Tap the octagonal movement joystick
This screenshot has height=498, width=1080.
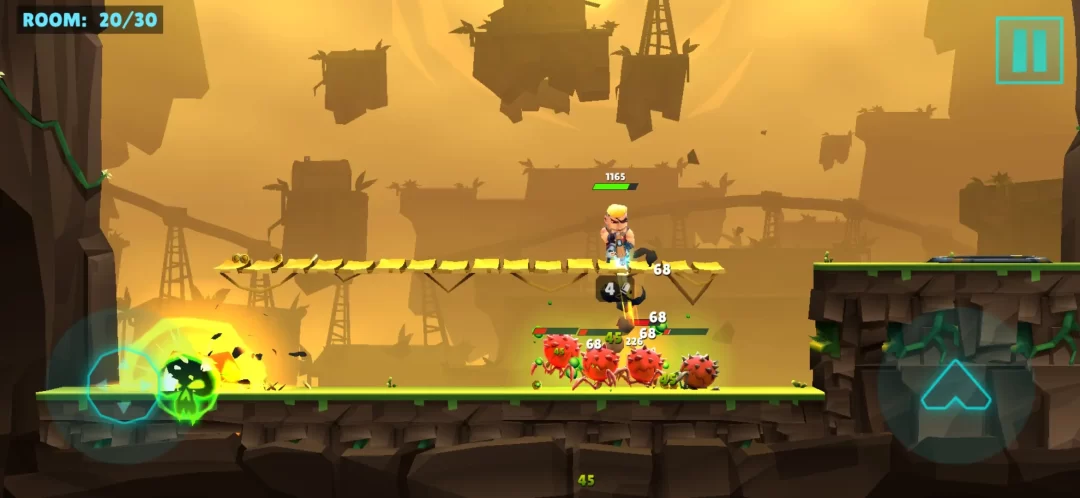[x=122, y=386]
